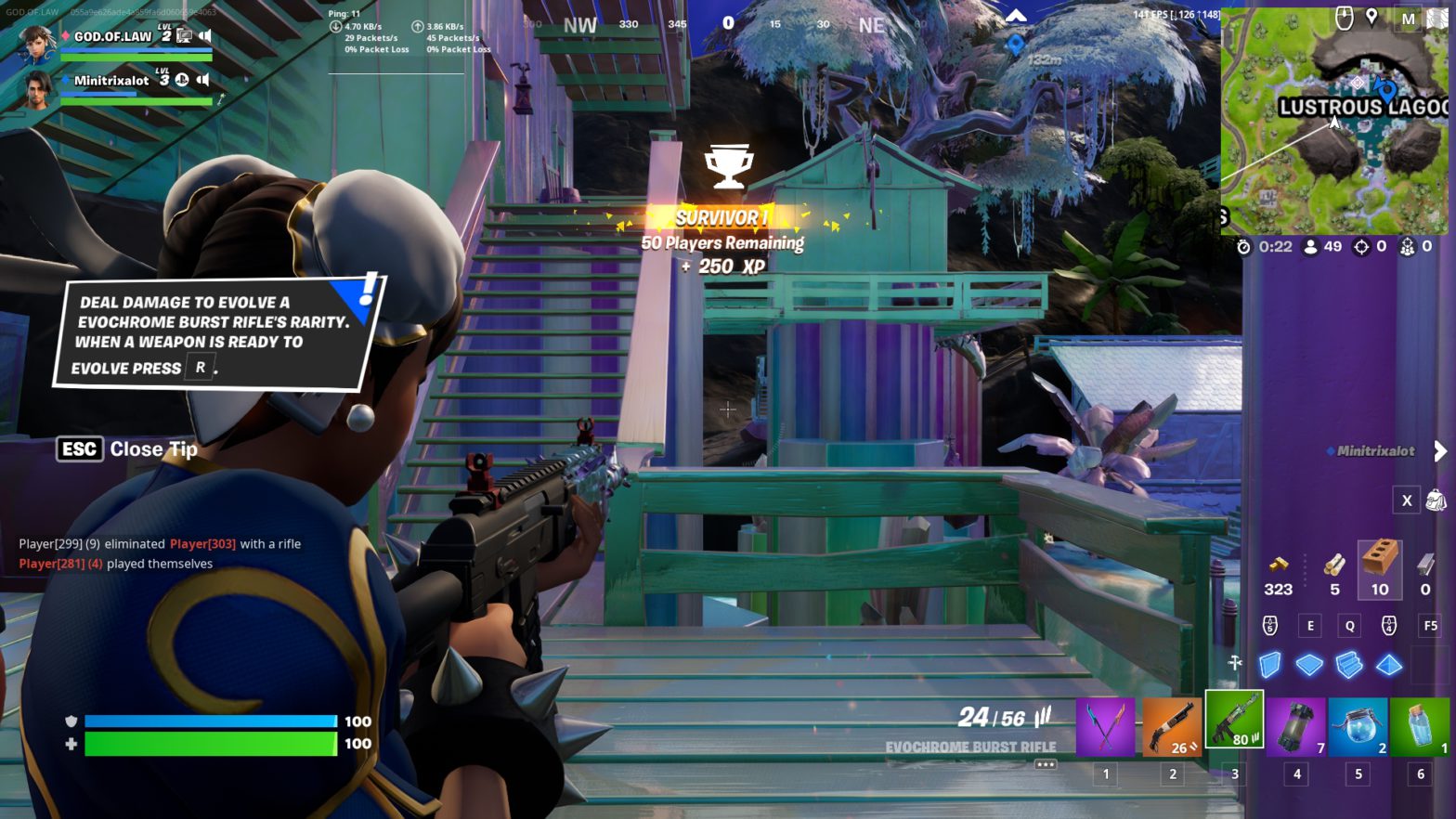Click the storm timer stopwatch icon
1456x819 pixels.
pos(1245,245)
